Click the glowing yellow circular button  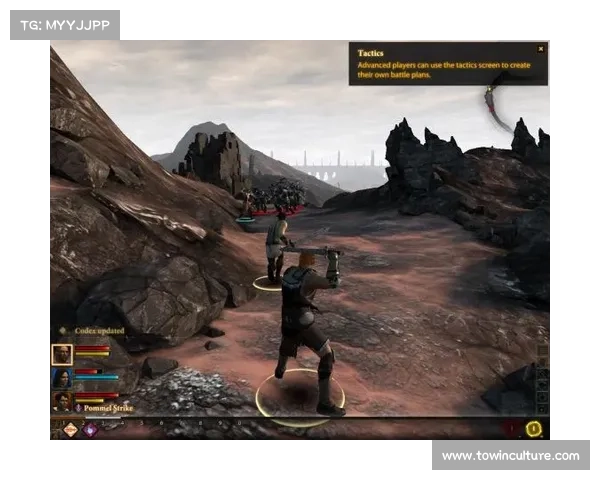click(534, 429)
